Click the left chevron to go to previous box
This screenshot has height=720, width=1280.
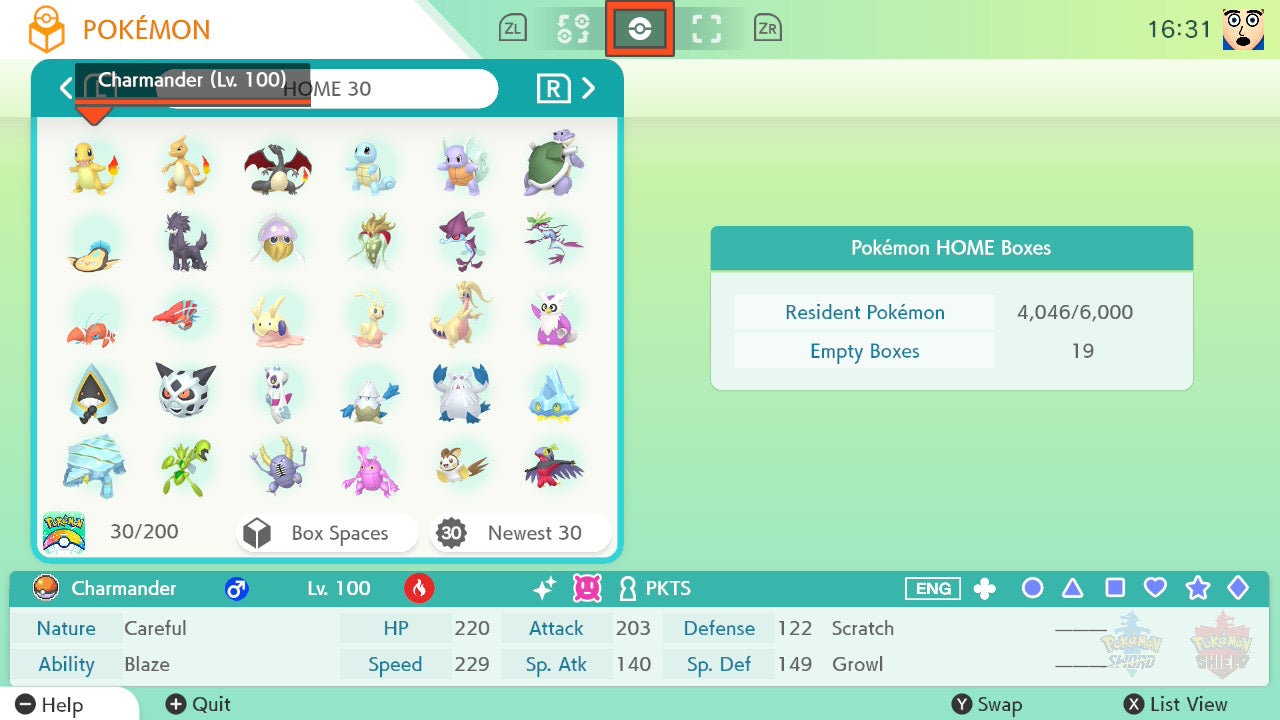[x=66, y=88]
